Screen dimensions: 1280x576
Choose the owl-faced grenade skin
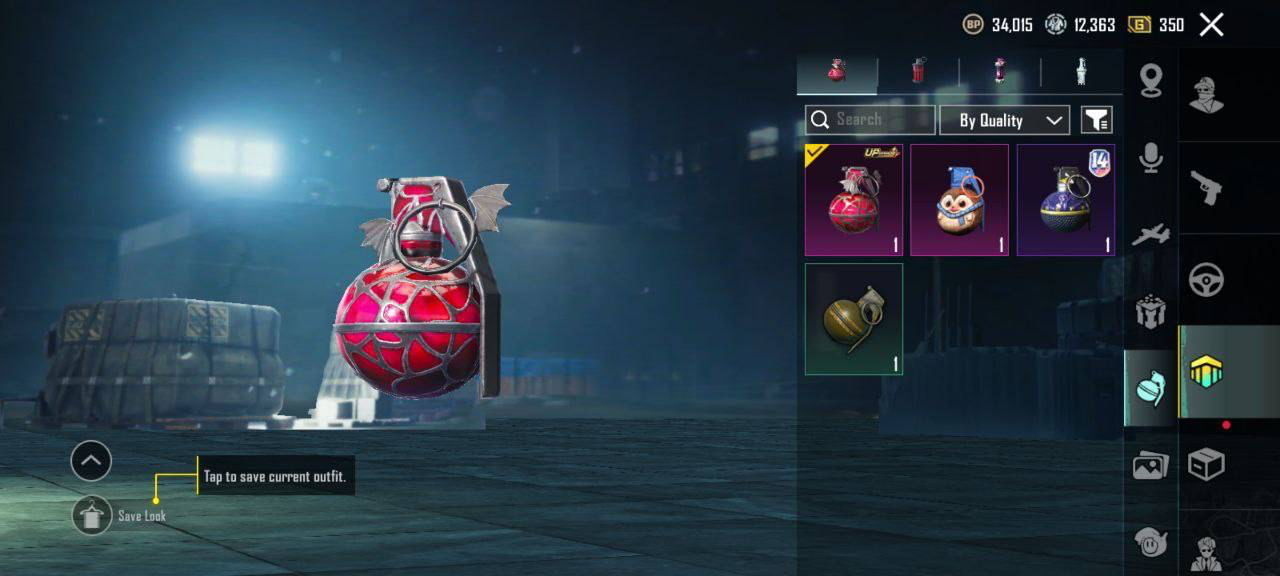click(x=959, y=200)
